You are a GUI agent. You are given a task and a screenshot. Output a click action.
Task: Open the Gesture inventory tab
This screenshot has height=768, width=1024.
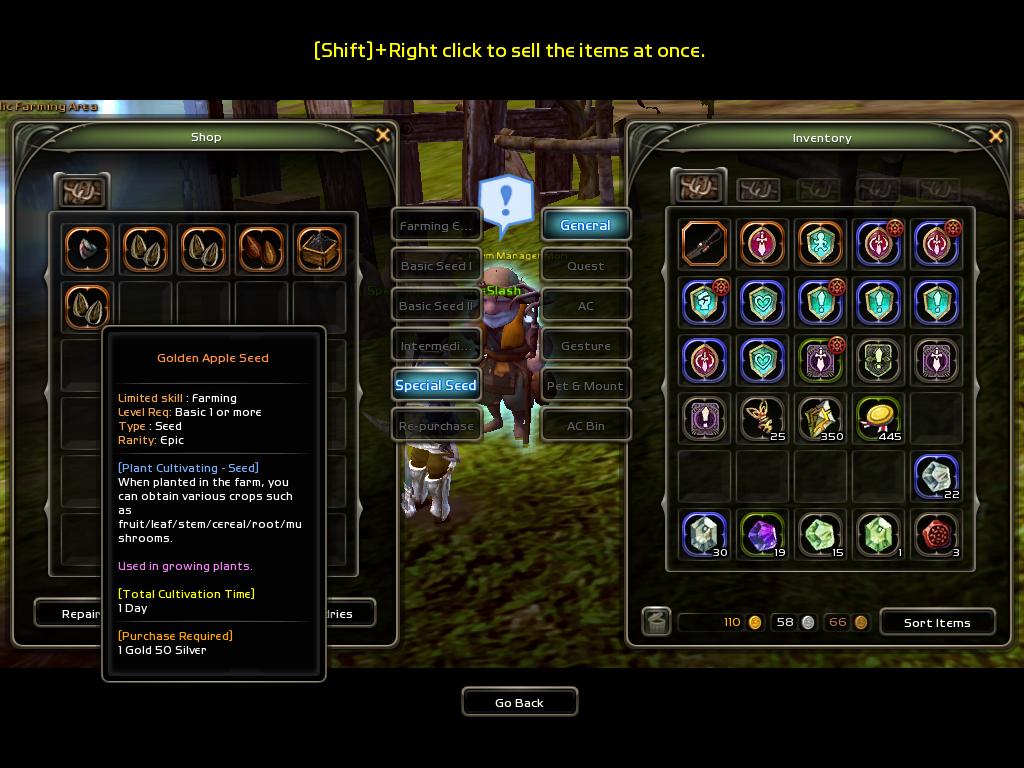point(586,346)
